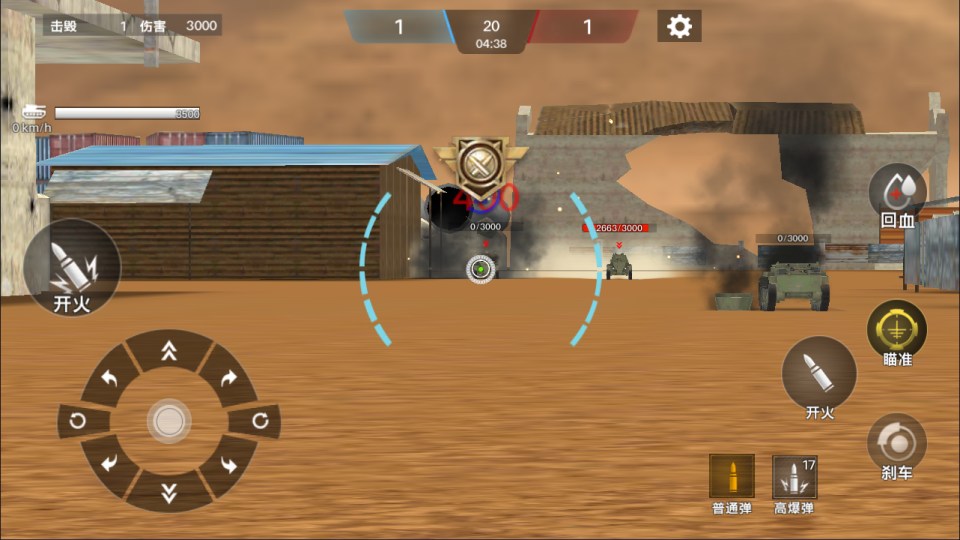Tap the left 开火 special fire button

coord(71,267)
